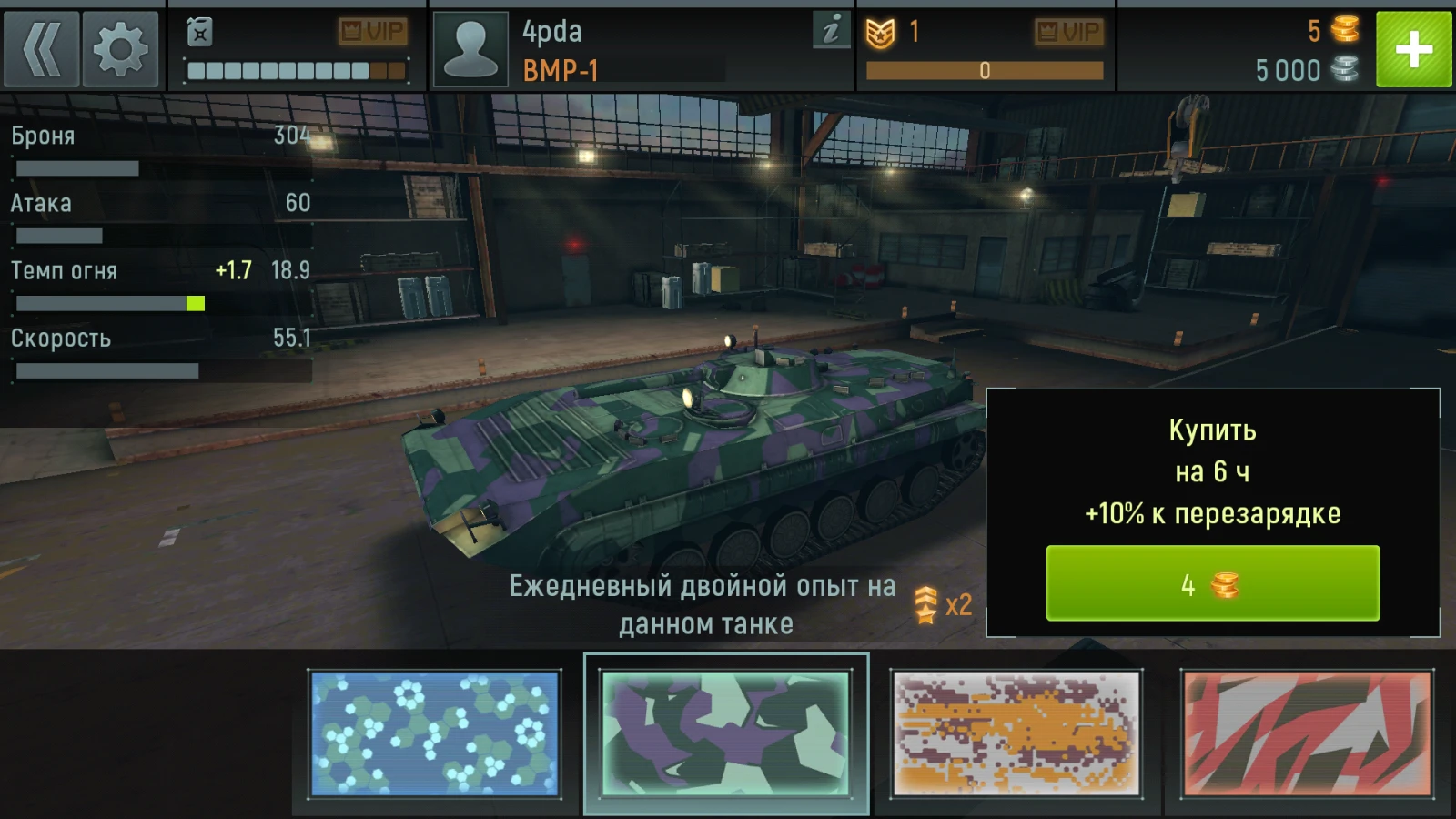
Task: Show player info with the i icon
Action: (x=830, y=31)
